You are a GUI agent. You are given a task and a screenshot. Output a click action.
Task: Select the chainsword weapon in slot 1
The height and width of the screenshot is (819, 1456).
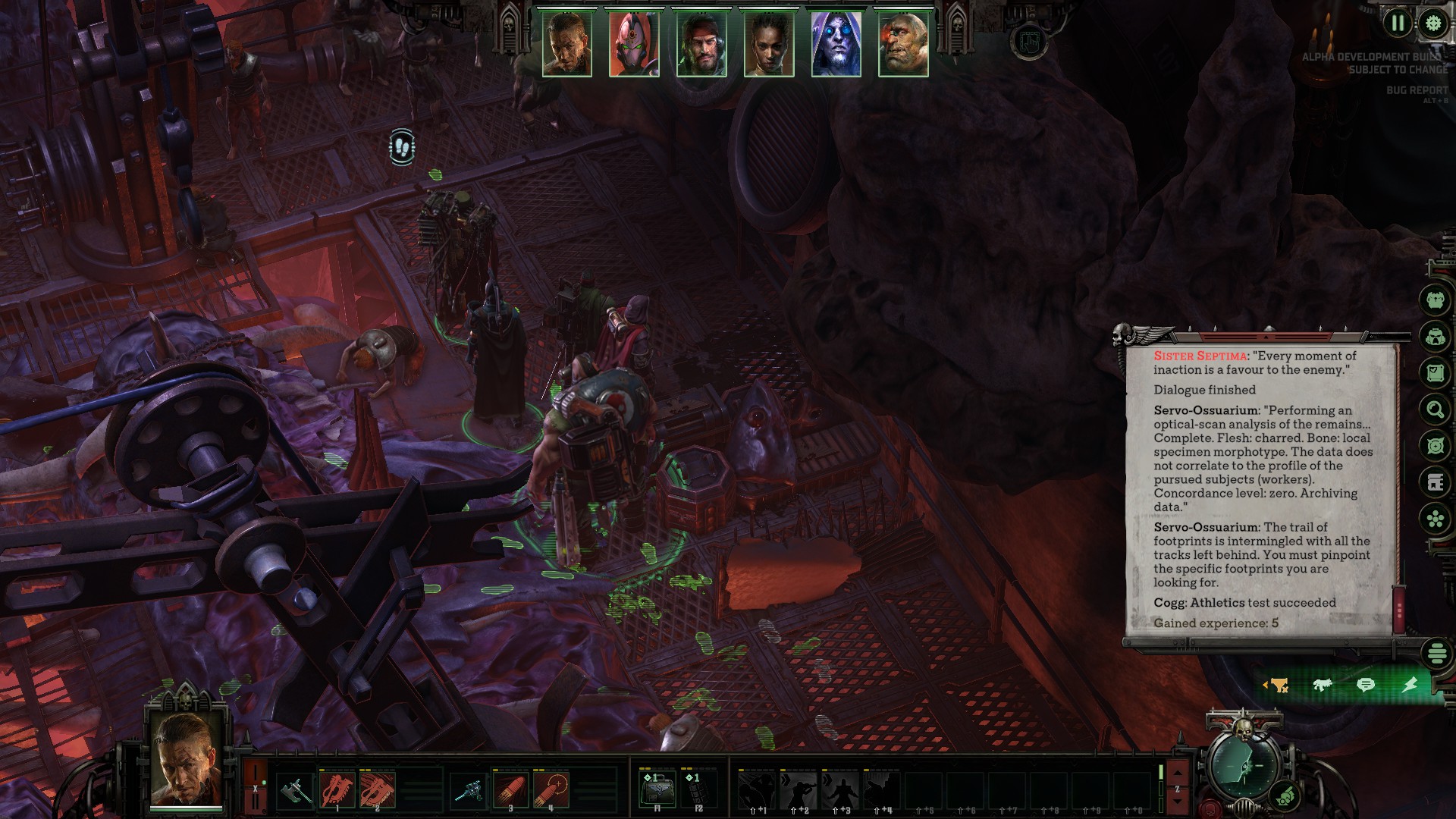tap(337, 790)
